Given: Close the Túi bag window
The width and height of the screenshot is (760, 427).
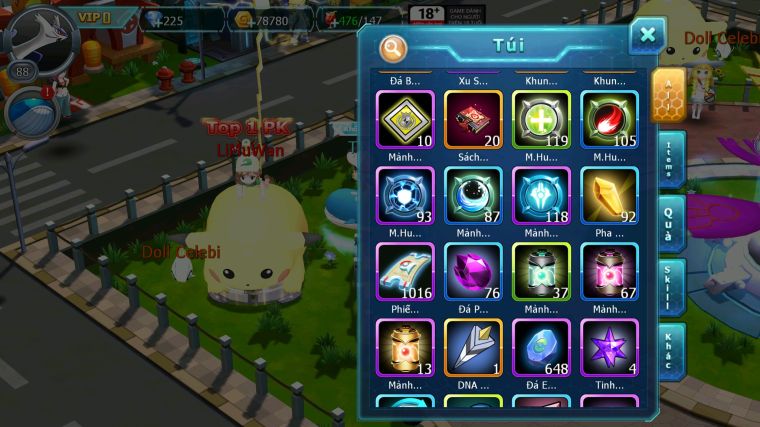Looking at the screenshot, I should coord(647,37).
